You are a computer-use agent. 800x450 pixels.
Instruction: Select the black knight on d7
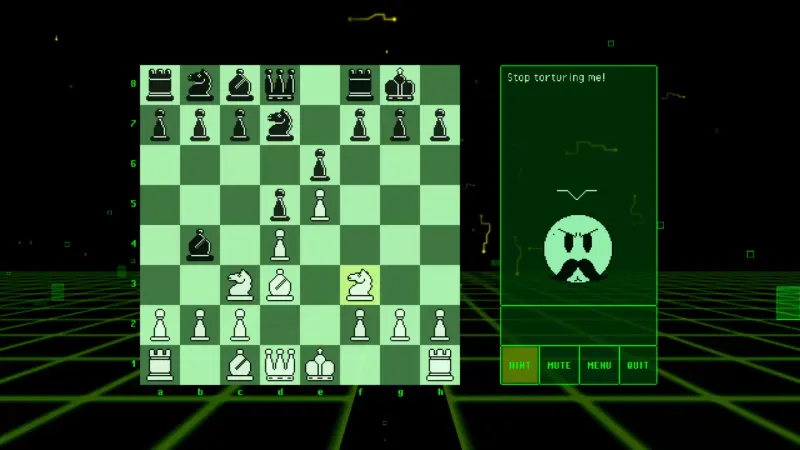pos(280,125)
